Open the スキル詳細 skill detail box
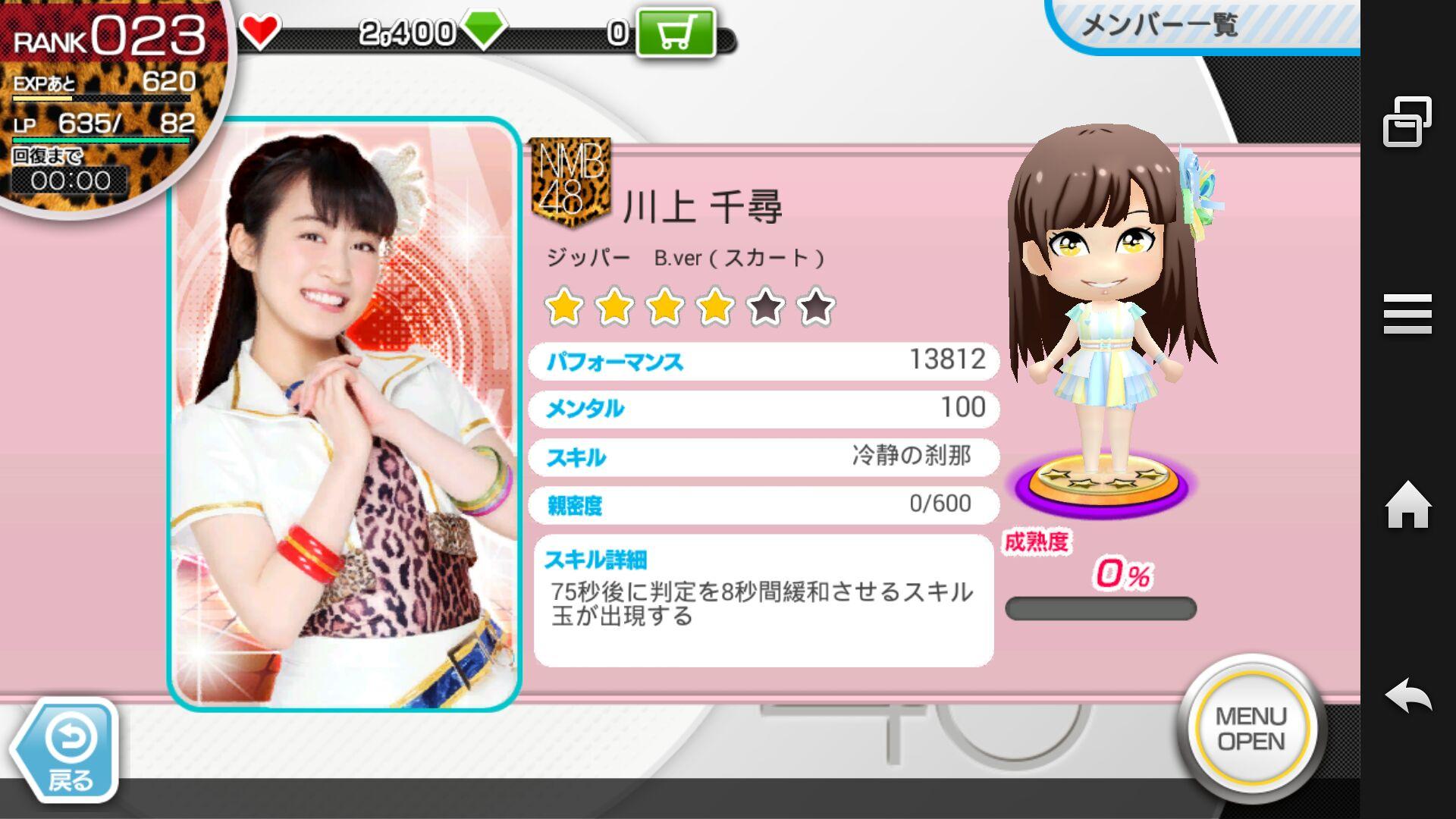Image resolution: width=1456 pixels, height=819 pixels. pyautogui.click(x=763, y=601)
